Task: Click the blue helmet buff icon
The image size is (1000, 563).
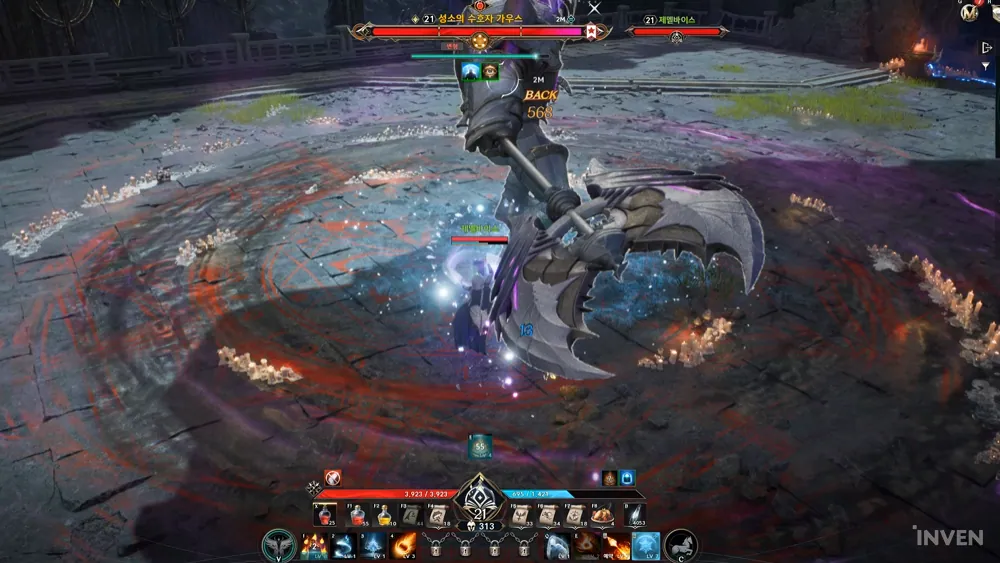Action: pyautogui.click(x=628, y=478)
